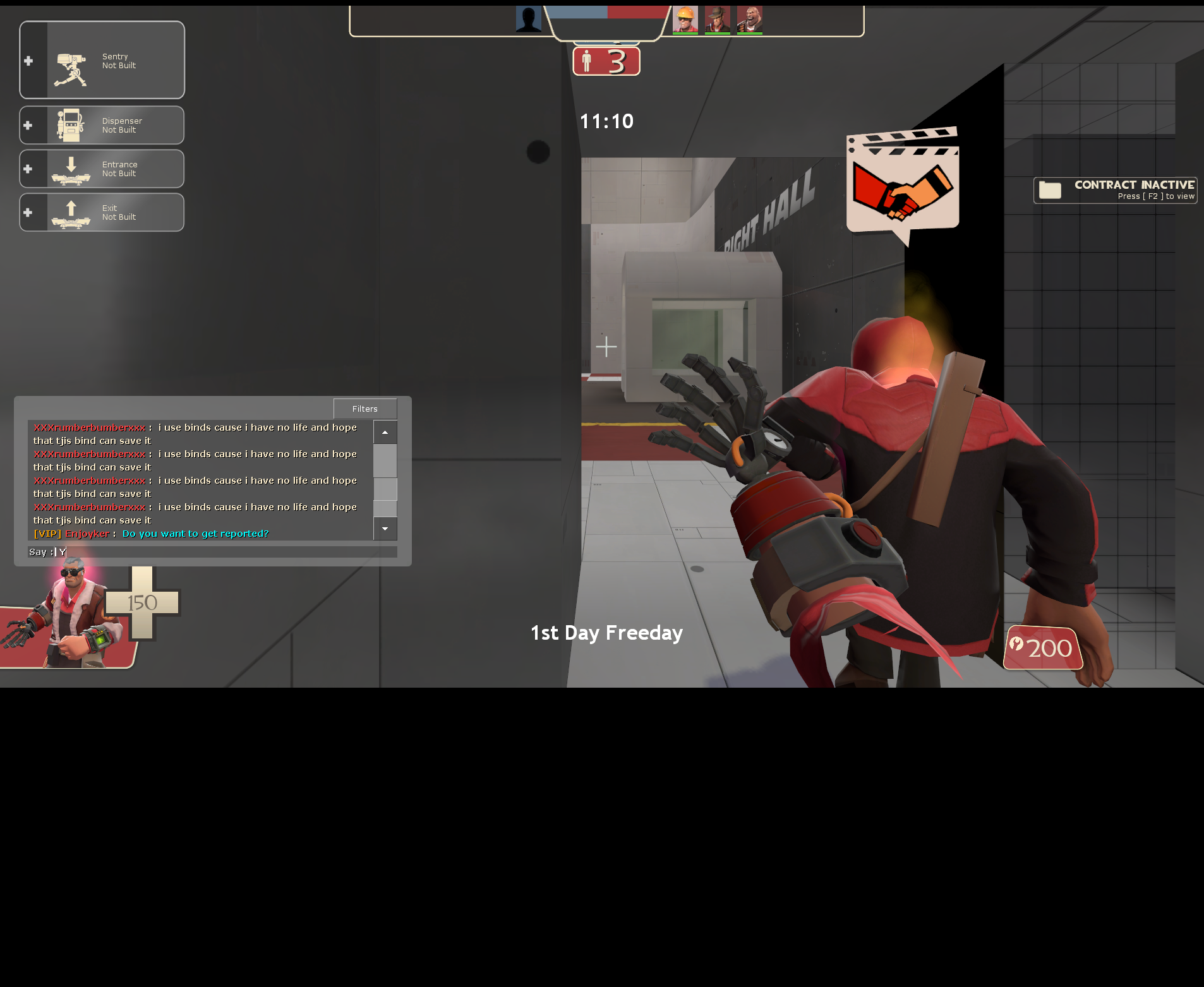The width and height of the screenshot is (1204, 987).
Task: Select the teleporter Exit panel
Action: pos(102,212)
